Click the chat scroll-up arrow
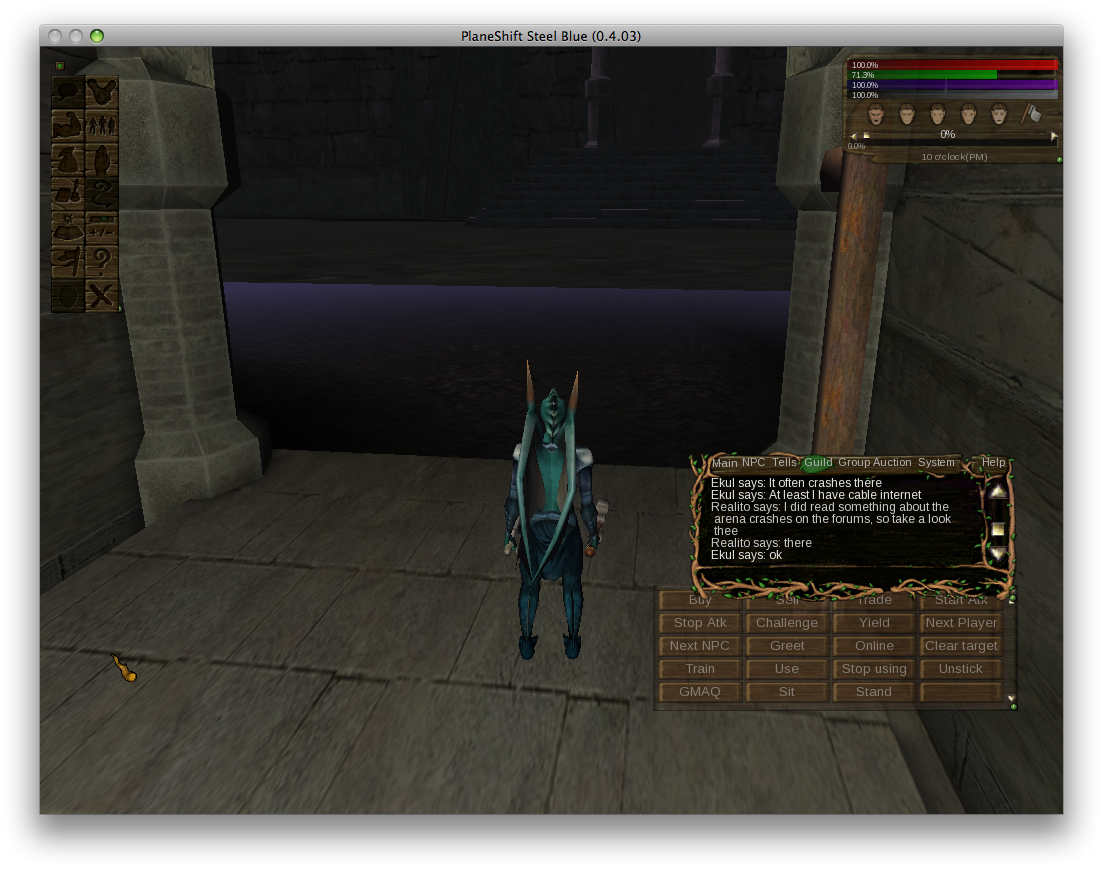 998,491
